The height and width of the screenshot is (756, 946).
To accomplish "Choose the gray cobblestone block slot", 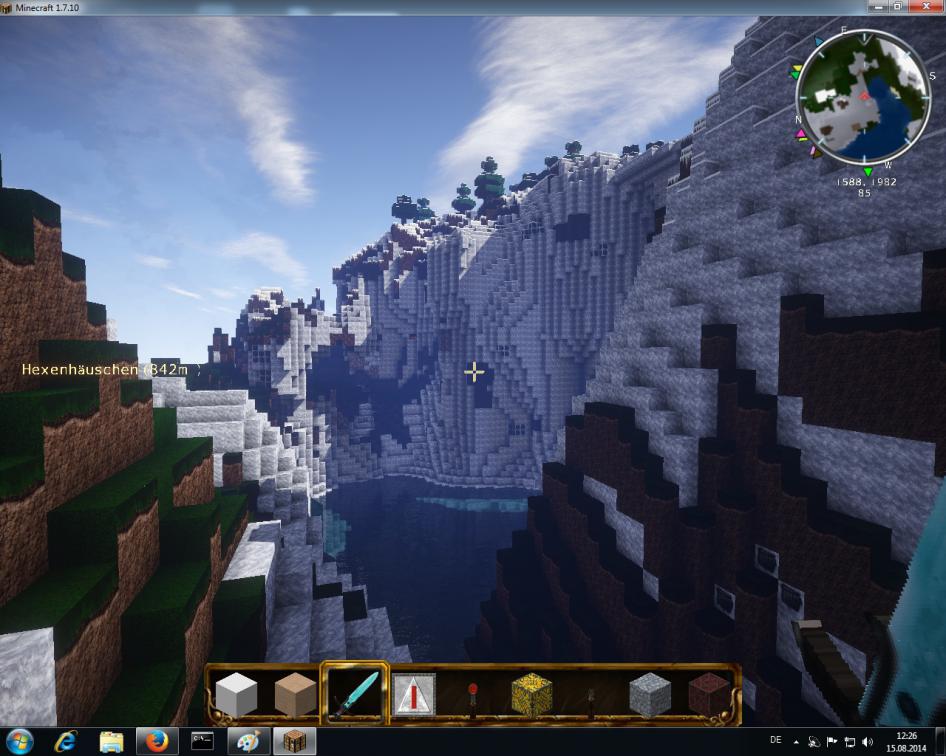I will (x=649, y=694).
